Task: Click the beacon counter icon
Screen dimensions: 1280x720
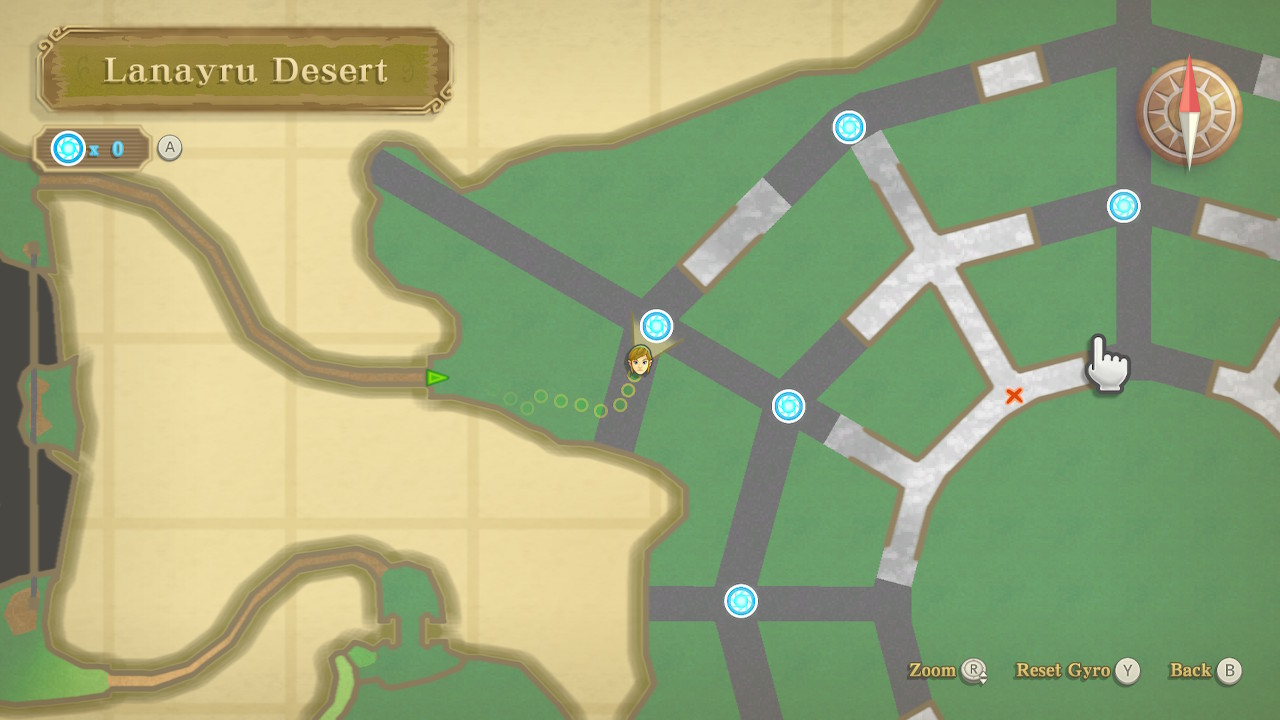Action: (69, 149)
